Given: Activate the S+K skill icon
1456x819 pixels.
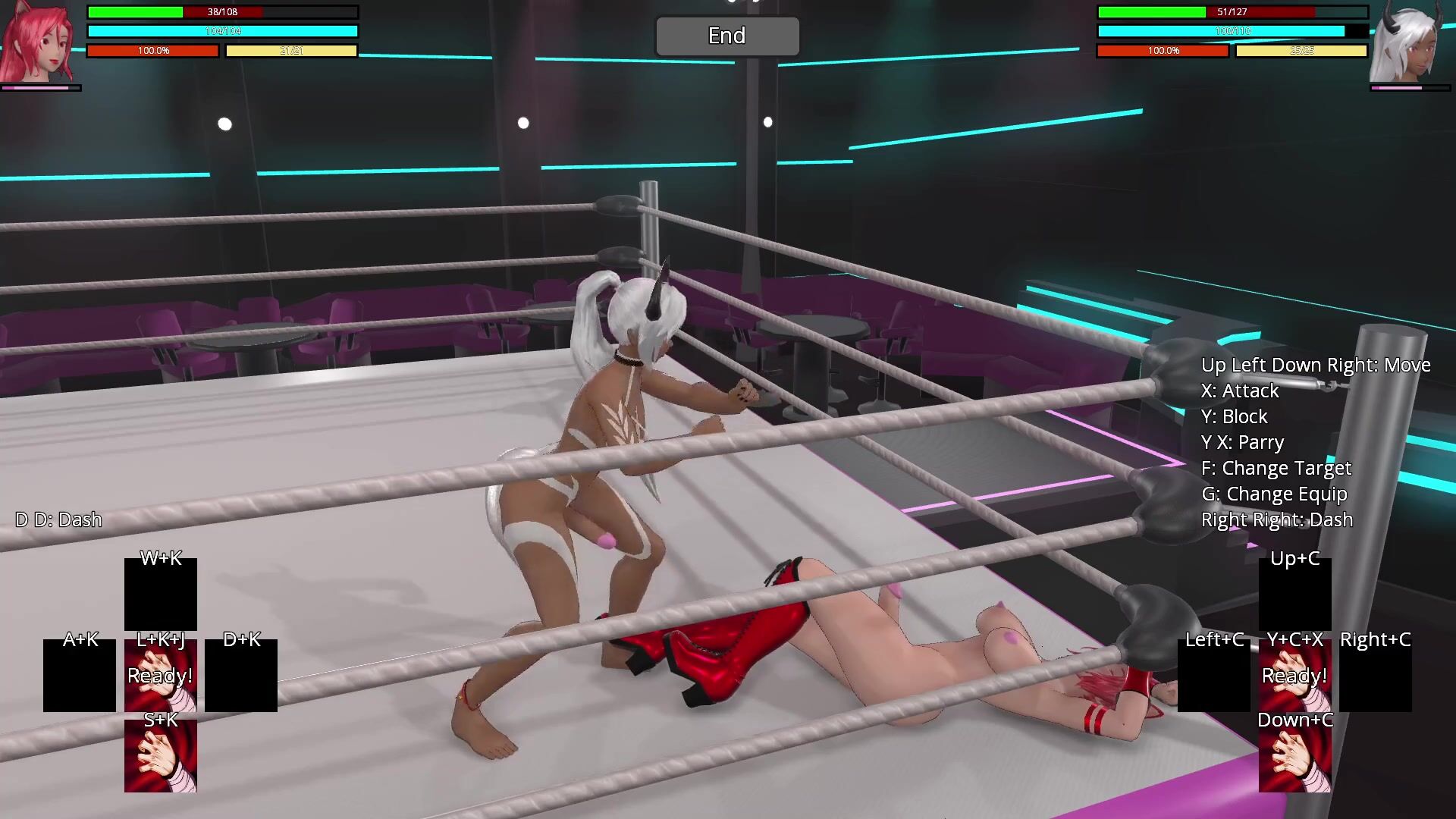Looking at the screenshot, I should (161, 756).
